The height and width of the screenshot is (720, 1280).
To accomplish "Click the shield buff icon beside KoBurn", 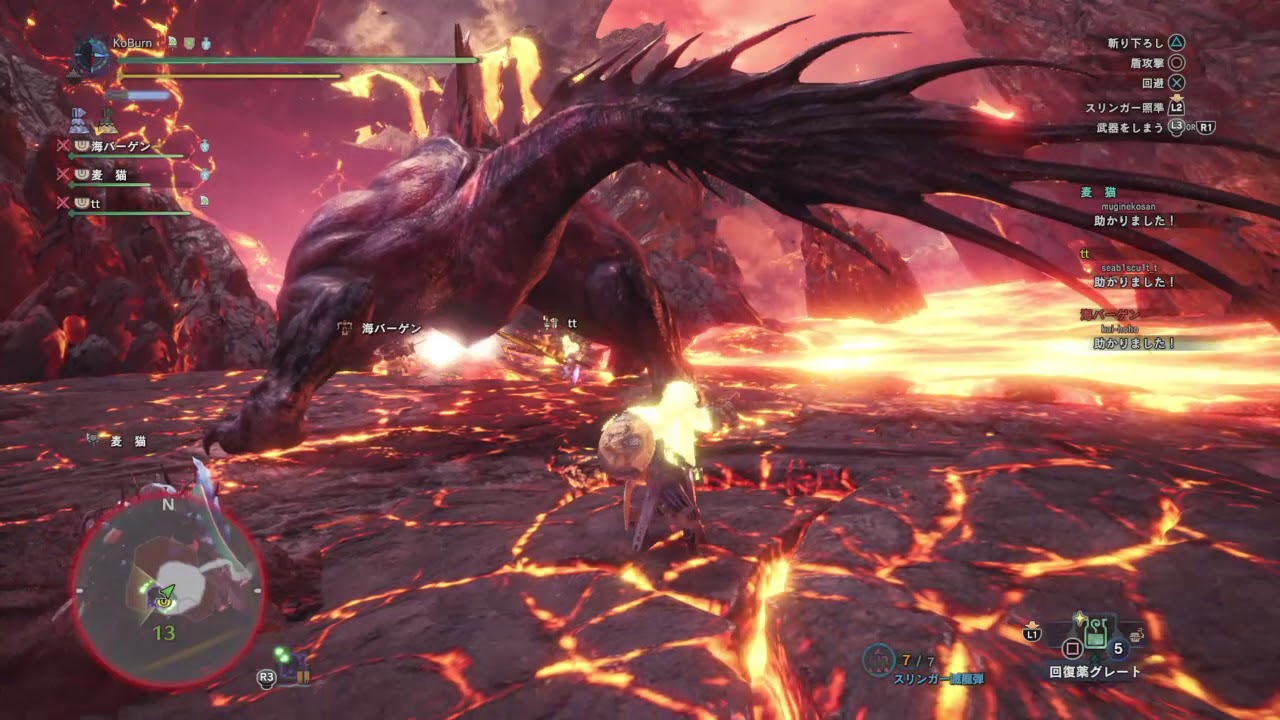I will tap(188, 43).
